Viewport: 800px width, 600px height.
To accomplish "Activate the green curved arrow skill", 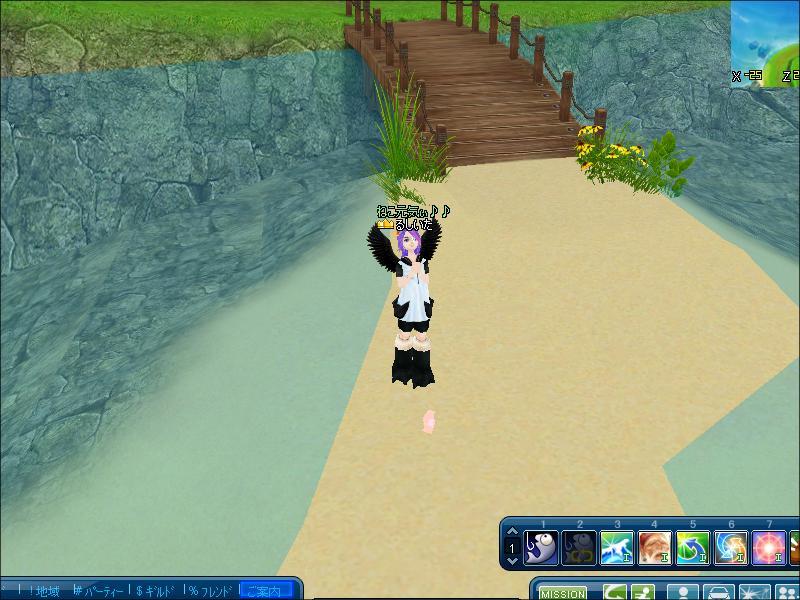I will 693,548.
